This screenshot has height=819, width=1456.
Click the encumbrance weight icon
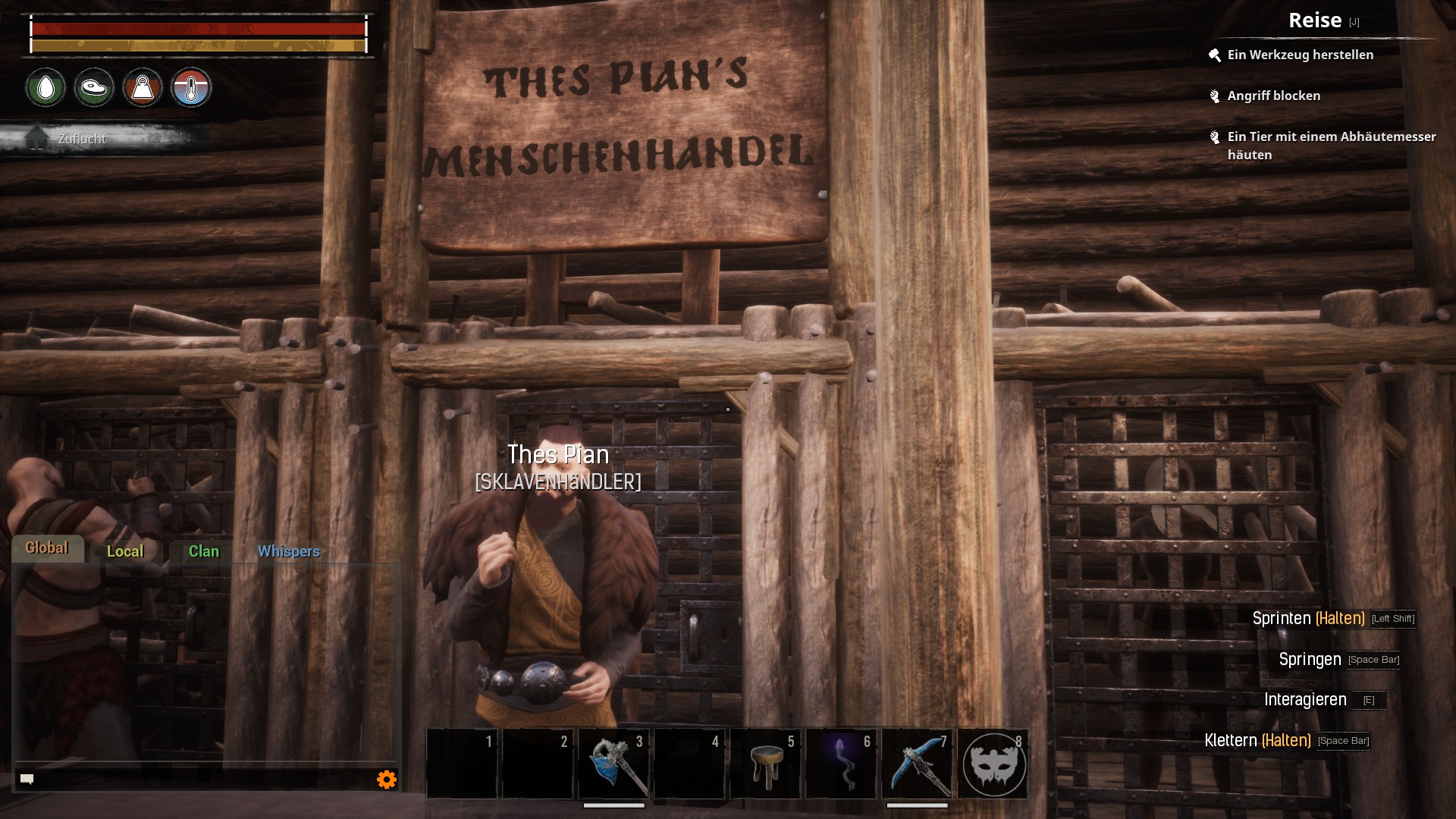click(x=143, y=88)
